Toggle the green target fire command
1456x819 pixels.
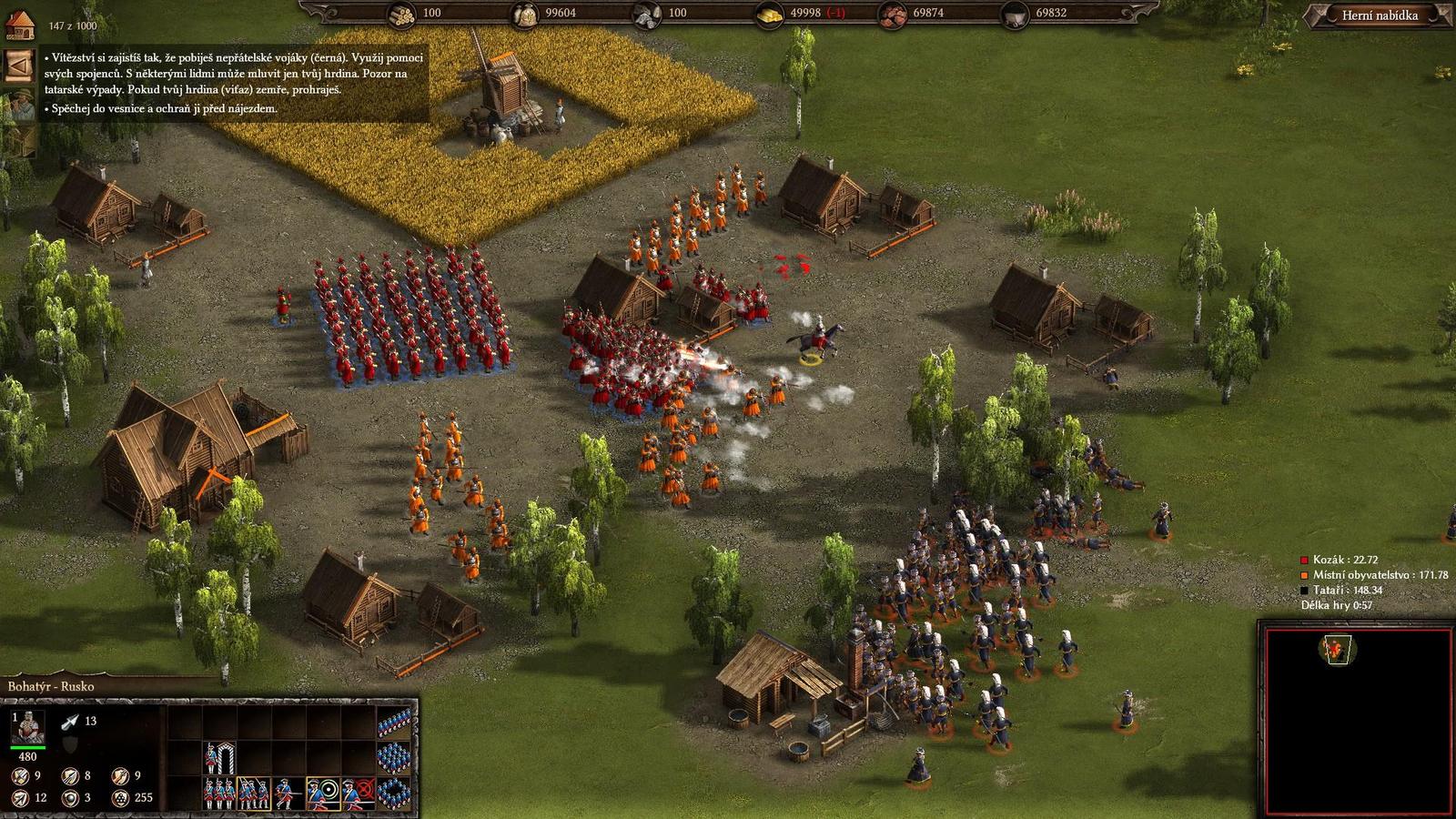tap(323, 793)
